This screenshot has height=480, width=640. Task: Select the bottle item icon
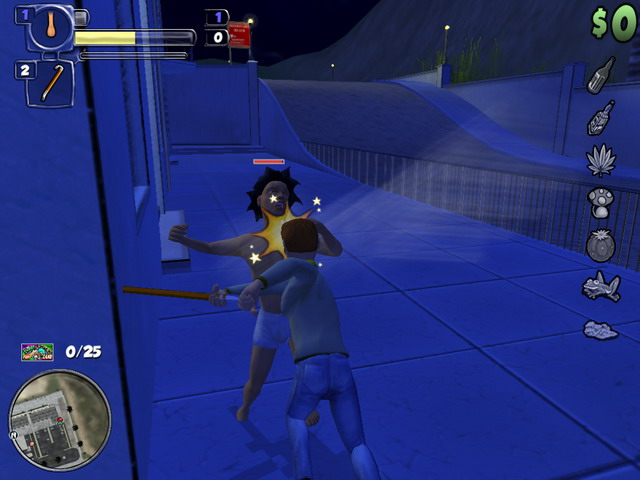[601, 75]
